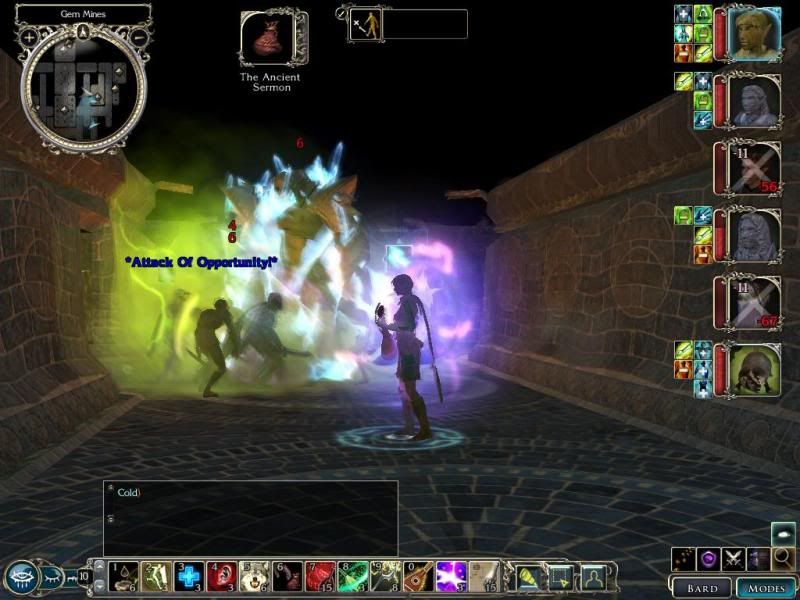Activate the blue cross healing hotbar slot
Screen dimensions: 800x600
click(189, 576)
